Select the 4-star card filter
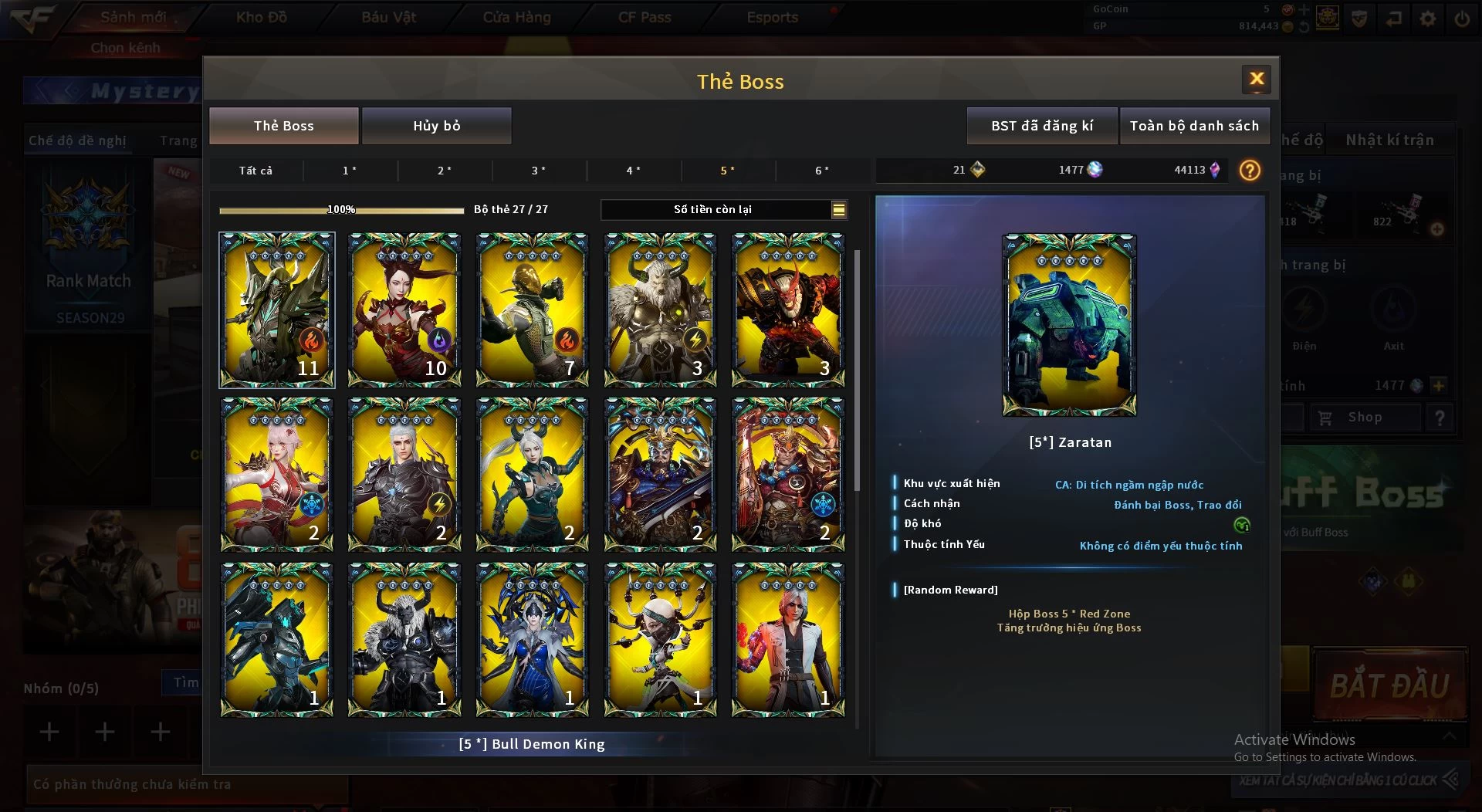 (633, 171)
